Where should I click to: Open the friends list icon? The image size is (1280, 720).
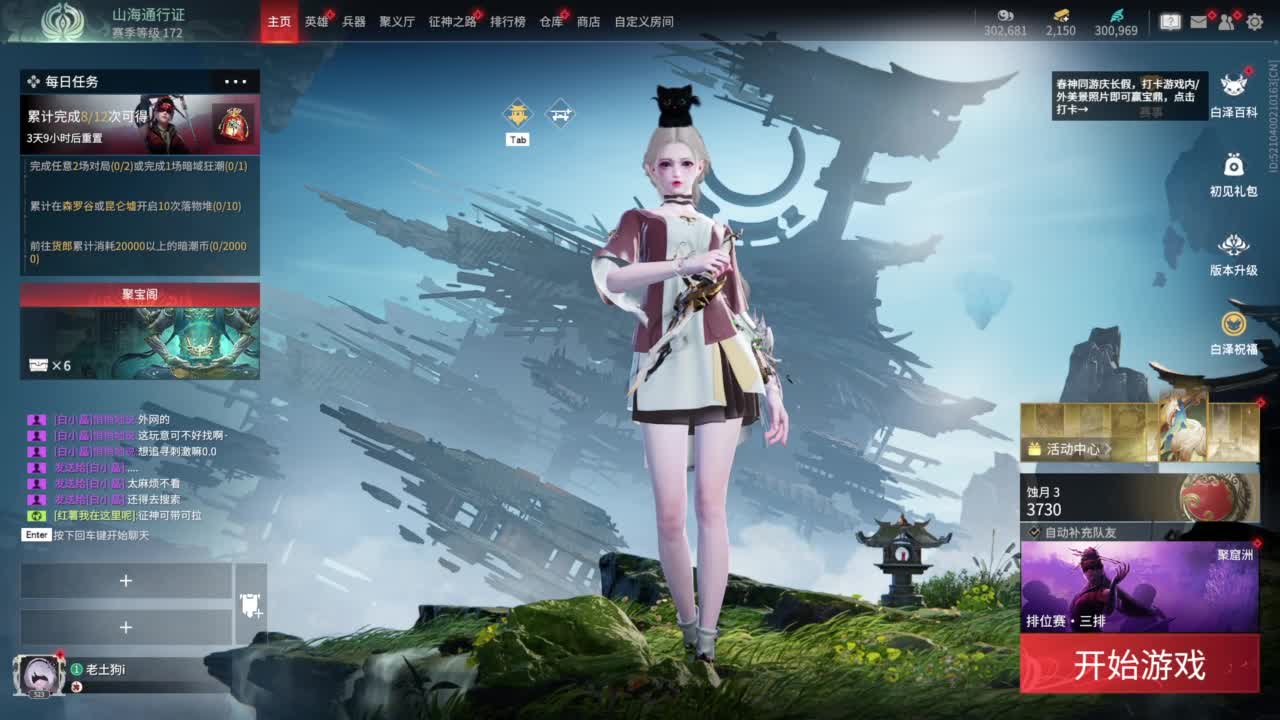pos(1226,21)
